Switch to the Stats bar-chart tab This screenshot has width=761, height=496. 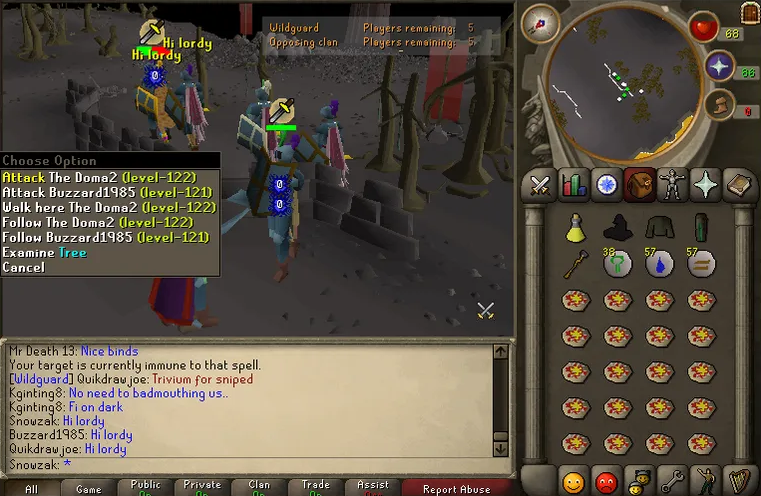click(x=574, y=184)
